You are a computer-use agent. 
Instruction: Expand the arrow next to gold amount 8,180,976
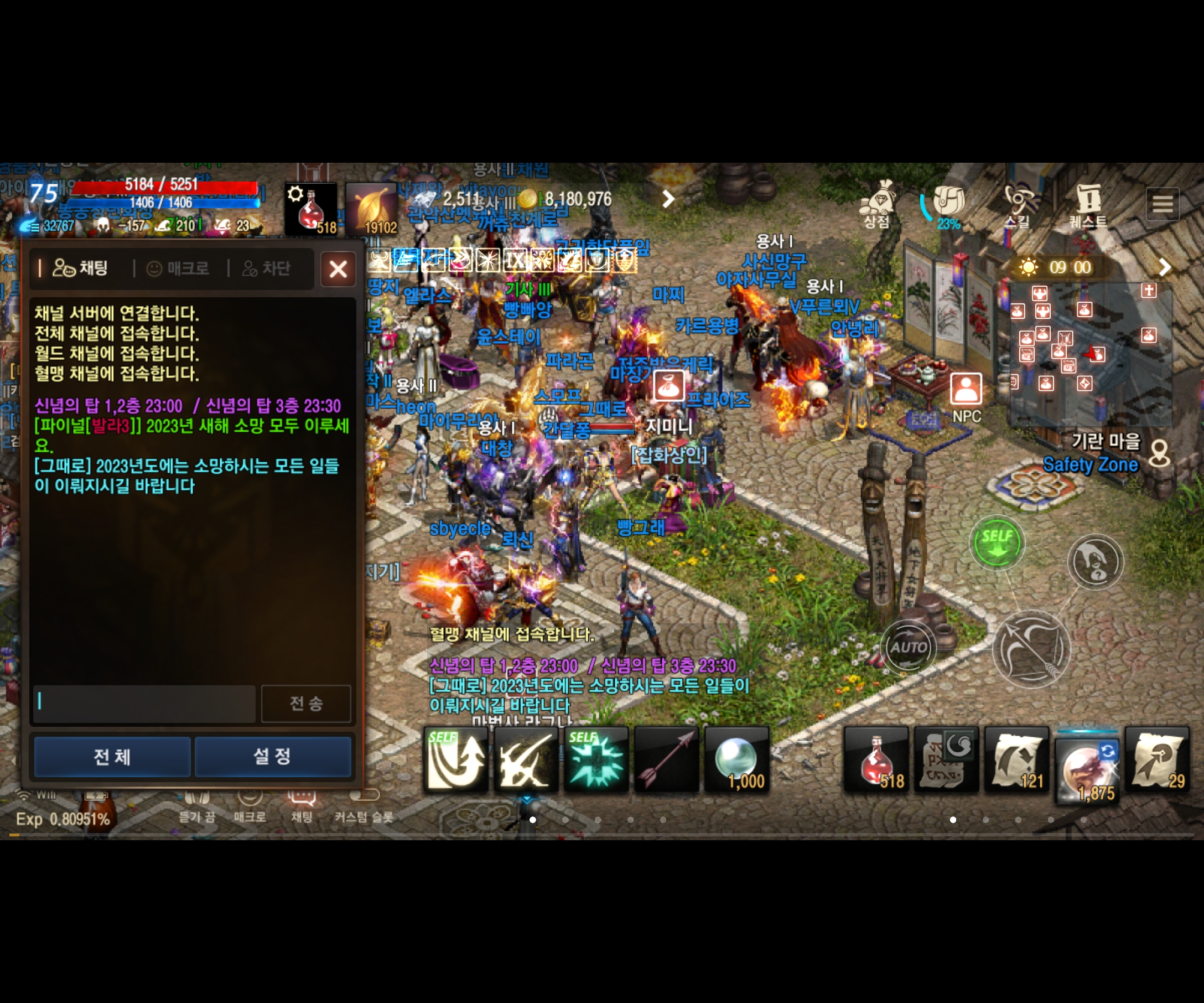(668, 198)
